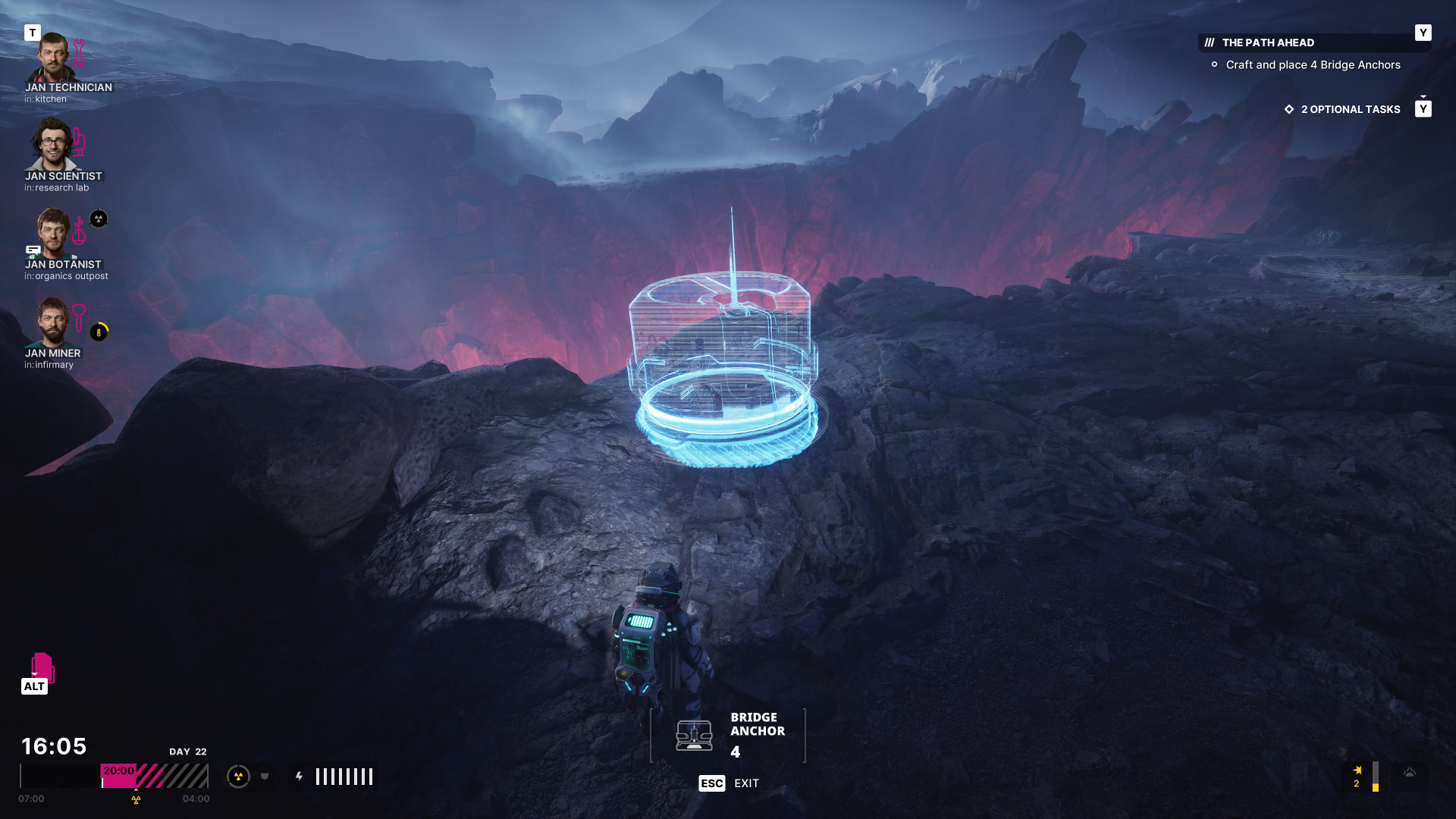Click the day schedule timeline bar
The width and height of the screenshot is (1456, 819).
114,776
